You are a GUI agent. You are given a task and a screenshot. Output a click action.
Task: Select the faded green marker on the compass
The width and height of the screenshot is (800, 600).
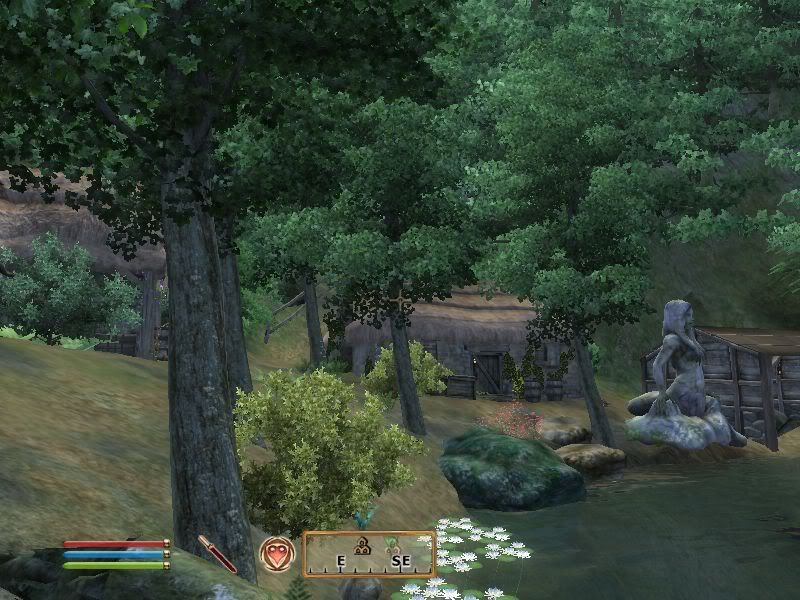click(393, 544)
